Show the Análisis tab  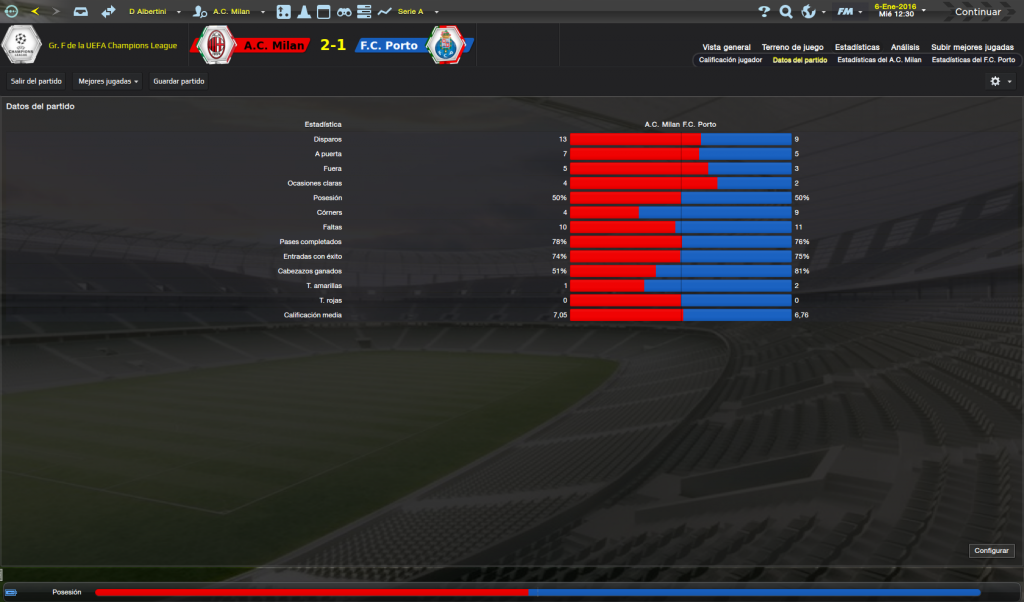coord(905,47)
